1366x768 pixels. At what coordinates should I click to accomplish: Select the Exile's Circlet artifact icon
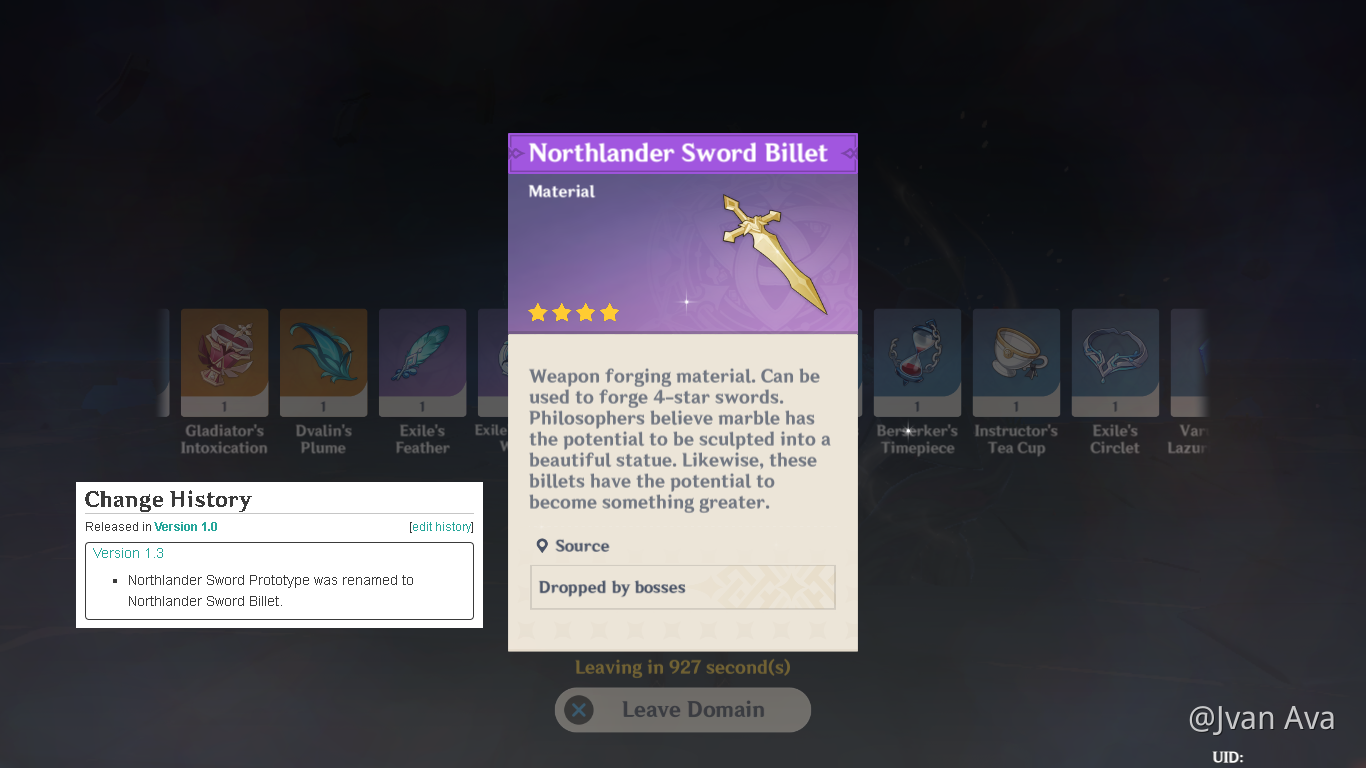[x=1114, y=361]
